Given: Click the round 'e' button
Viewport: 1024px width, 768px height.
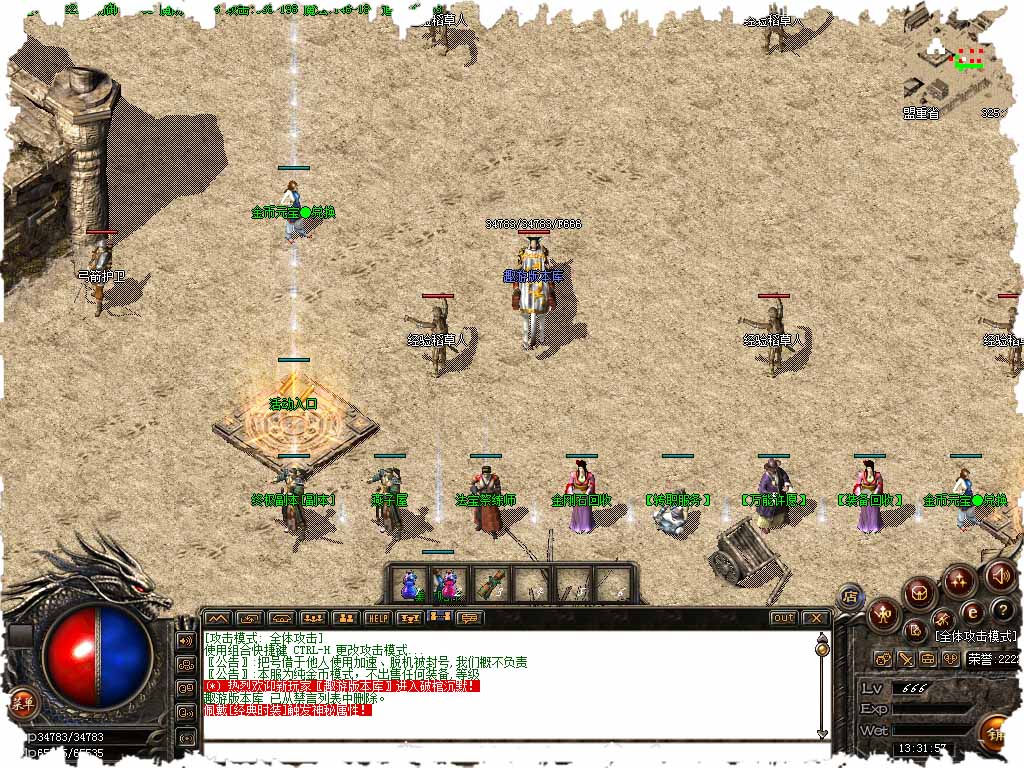Looking at the screenshot, I should [x=971, y=611].
